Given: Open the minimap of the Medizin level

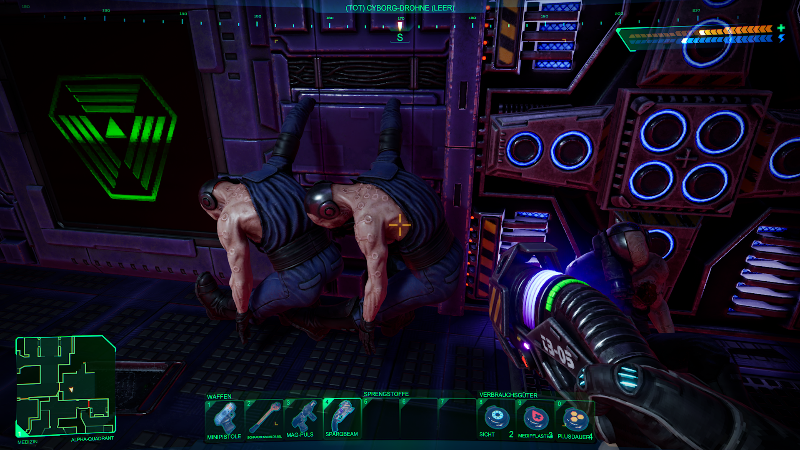Looking at the screenshot, I should pyautogui.click(x=65, y=386).
